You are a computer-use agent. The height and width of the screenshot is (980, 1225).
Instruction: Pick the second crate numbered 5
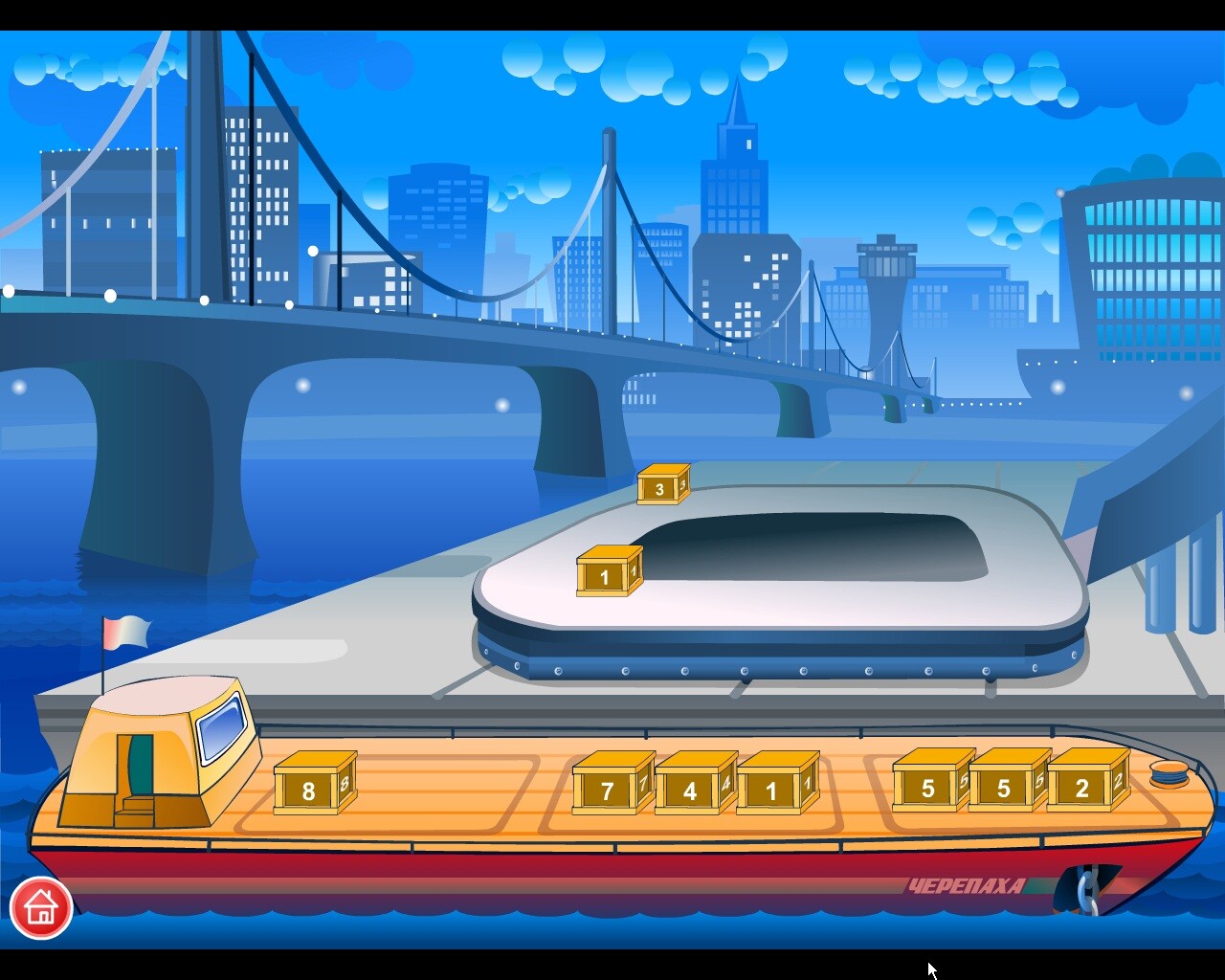click(x=1003, y=788)
